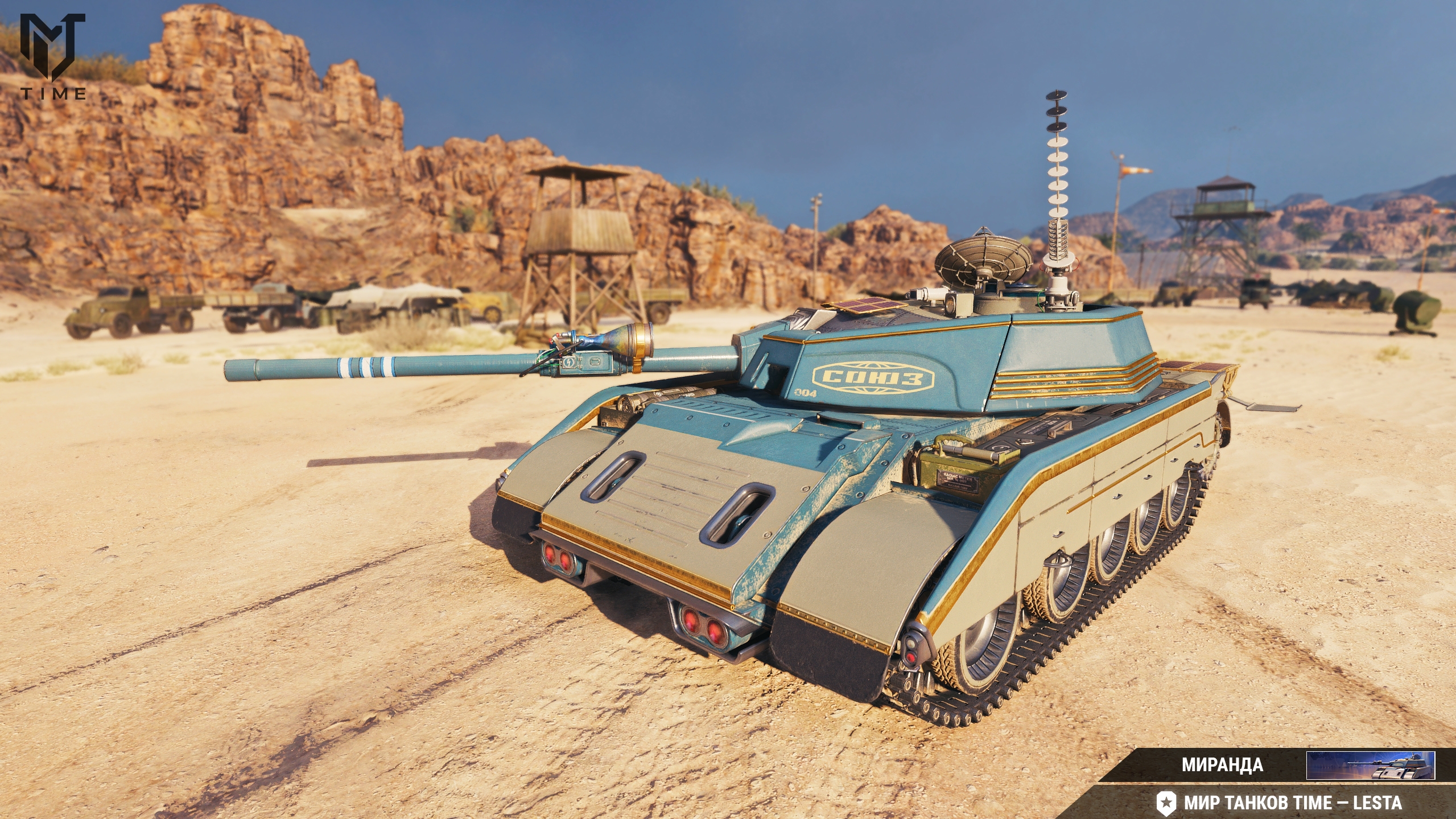The height and width of the screenshot is (819, 1456).
Task: Click the Миранда tank thumbnail
Action: coord(1370,765)
